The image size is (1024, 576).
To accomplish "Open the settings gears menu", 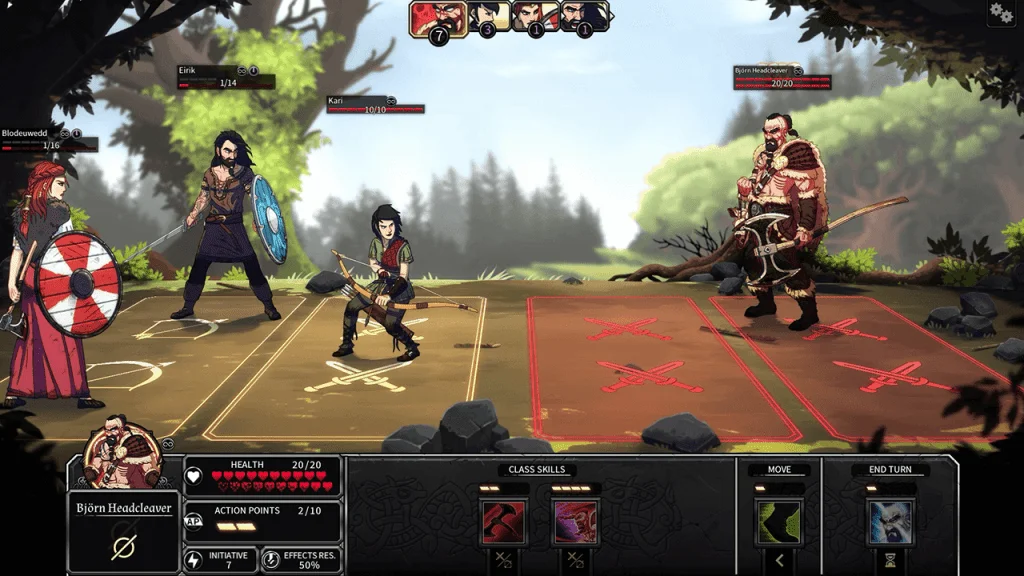I will 1000,13.
